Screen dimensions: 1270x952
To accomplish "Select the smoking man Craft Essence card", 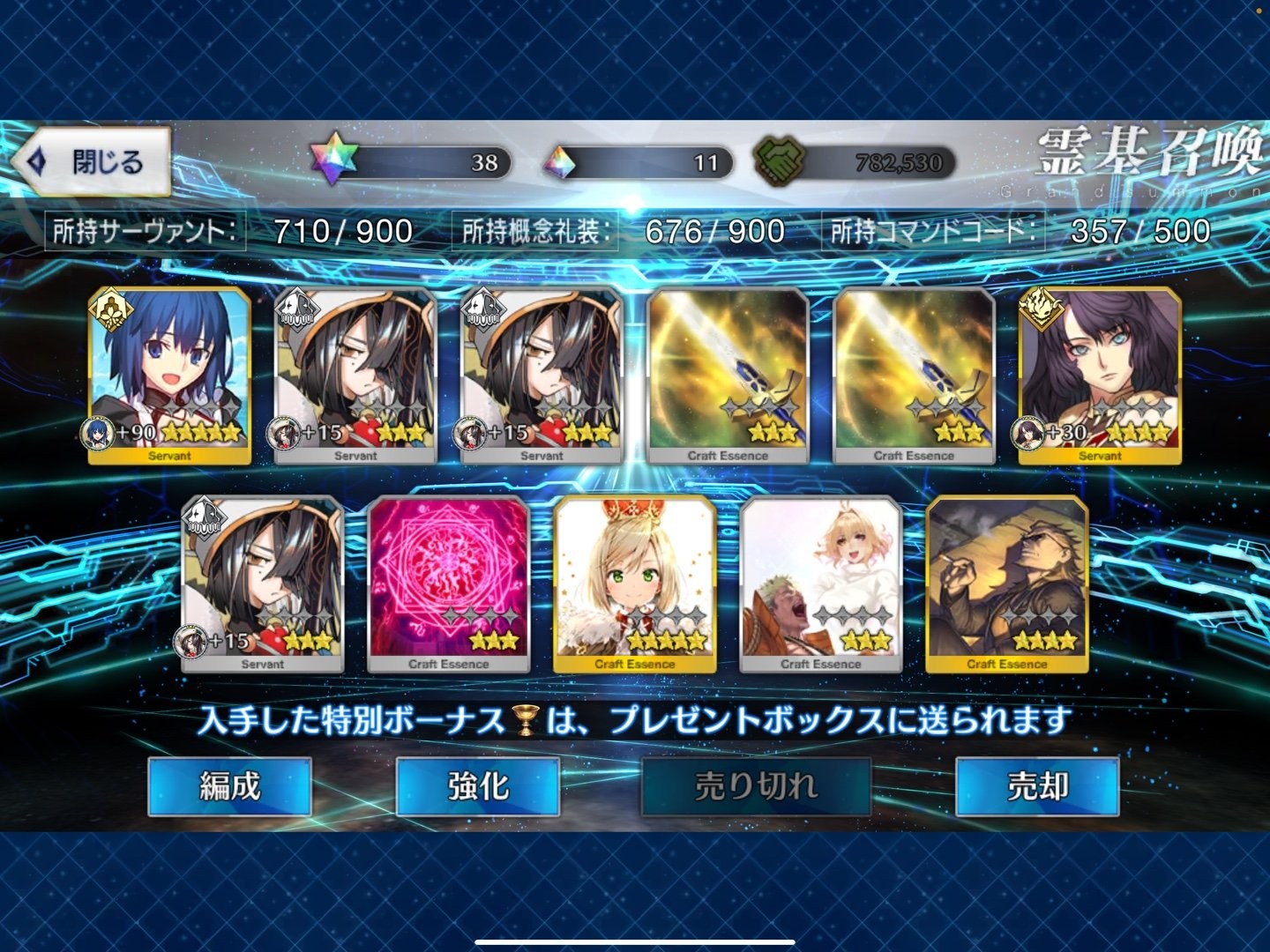I will tap(1006, 584).
